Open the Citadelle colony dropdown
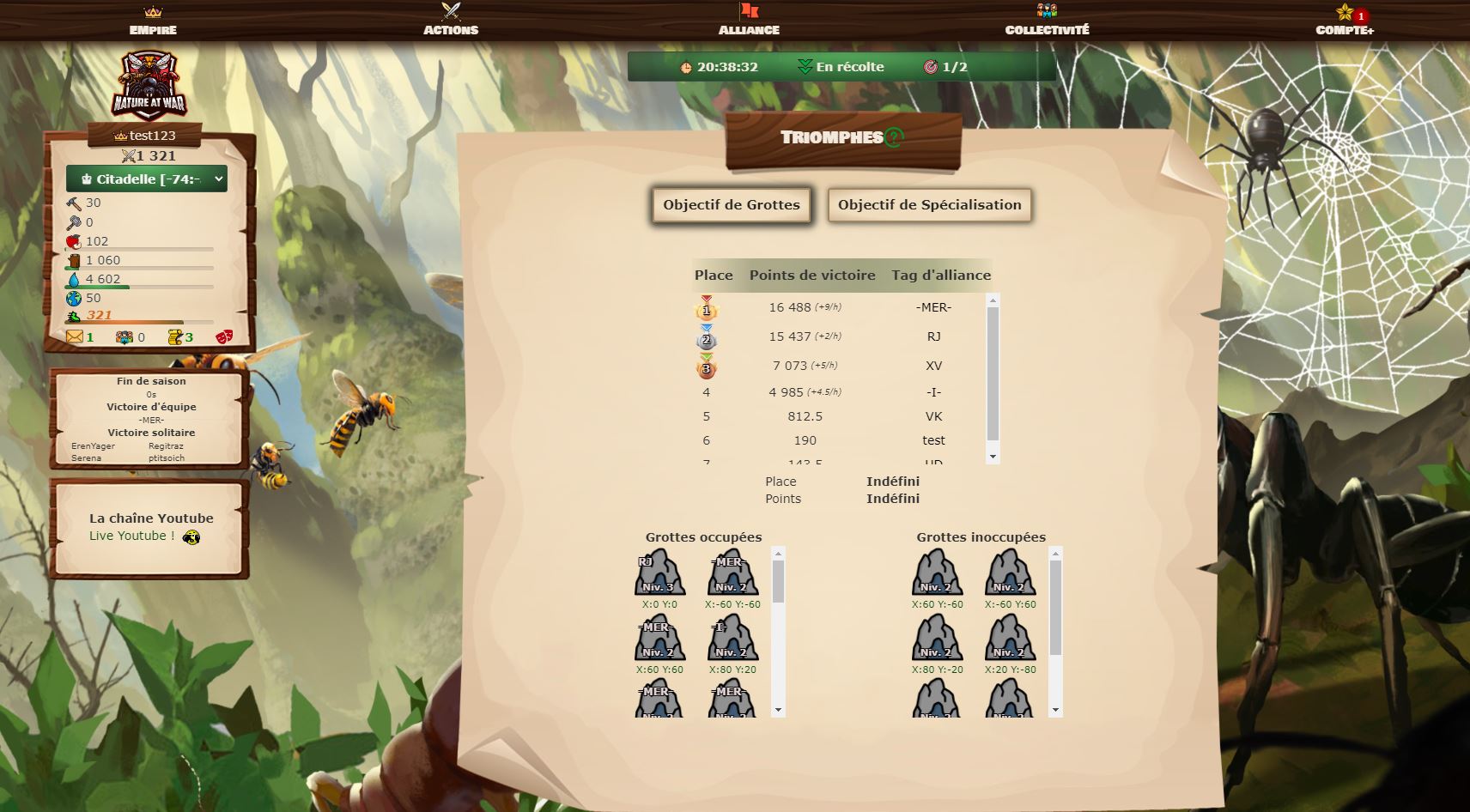Screen dimensions: 1470x812 [x=147, y=179]
